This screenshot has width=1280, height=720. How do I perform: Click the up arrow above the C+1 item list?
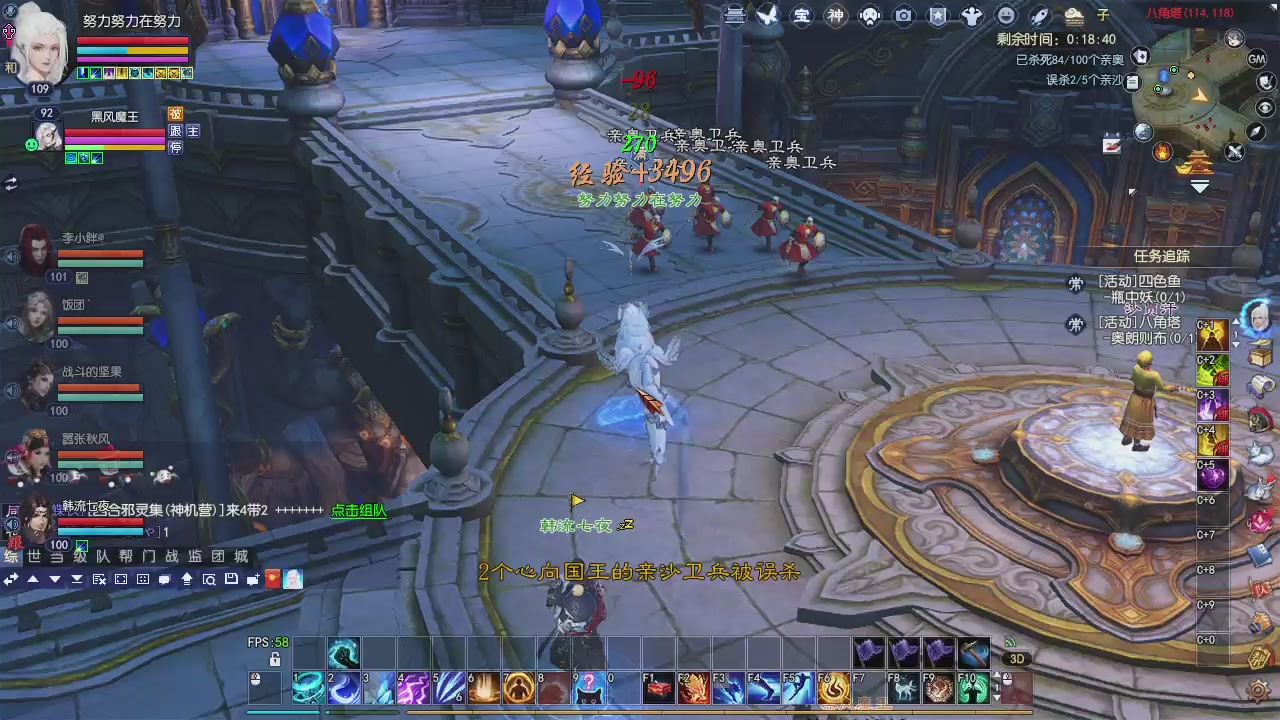[x=1235, y=321]
